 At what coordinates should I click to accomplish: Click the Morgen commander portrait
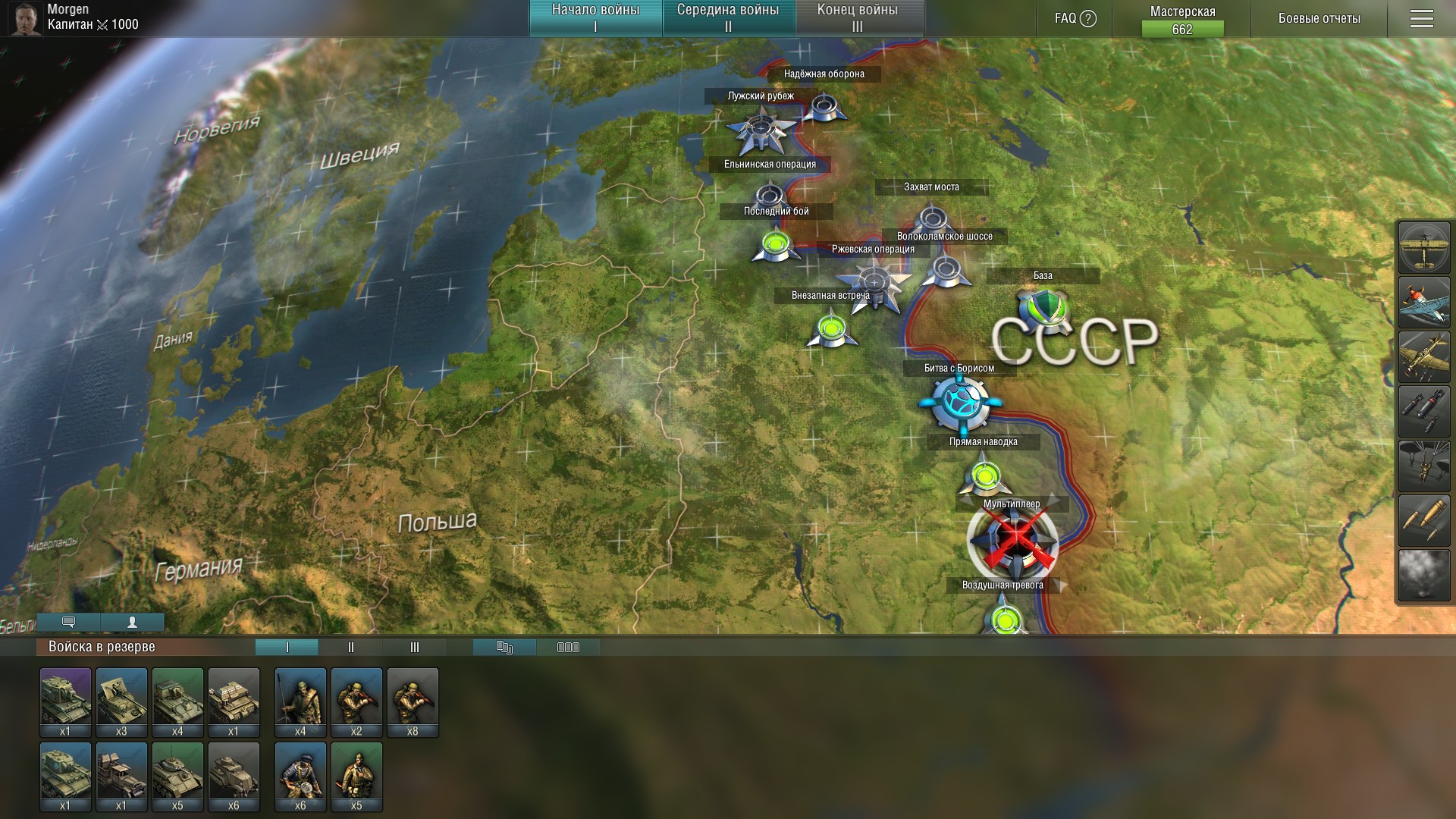(x=25, y=18)
